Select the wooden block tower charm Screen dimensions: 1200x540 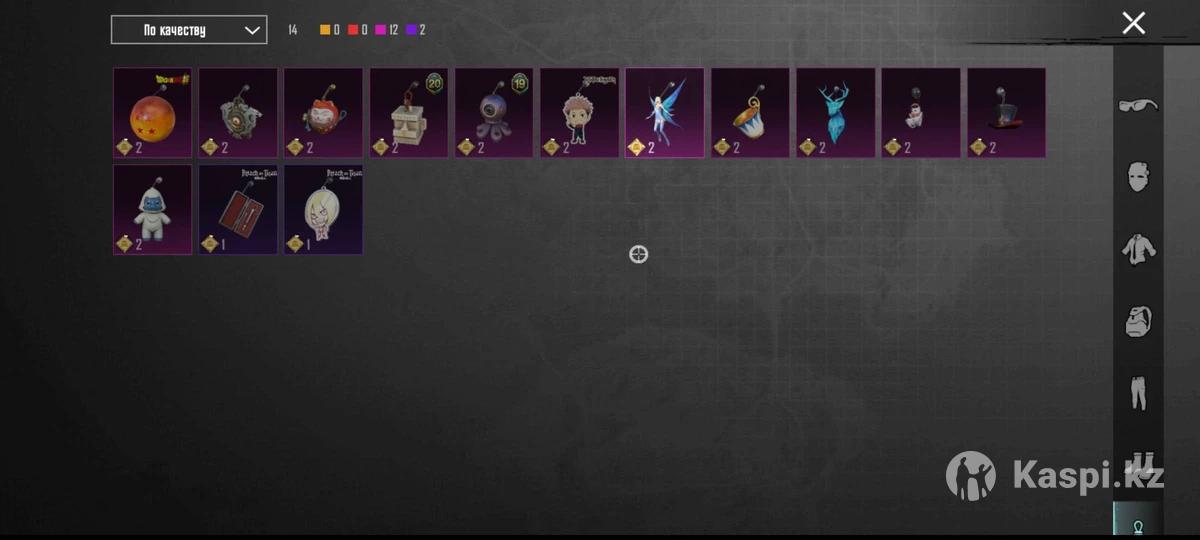click(x=409, y=112)
